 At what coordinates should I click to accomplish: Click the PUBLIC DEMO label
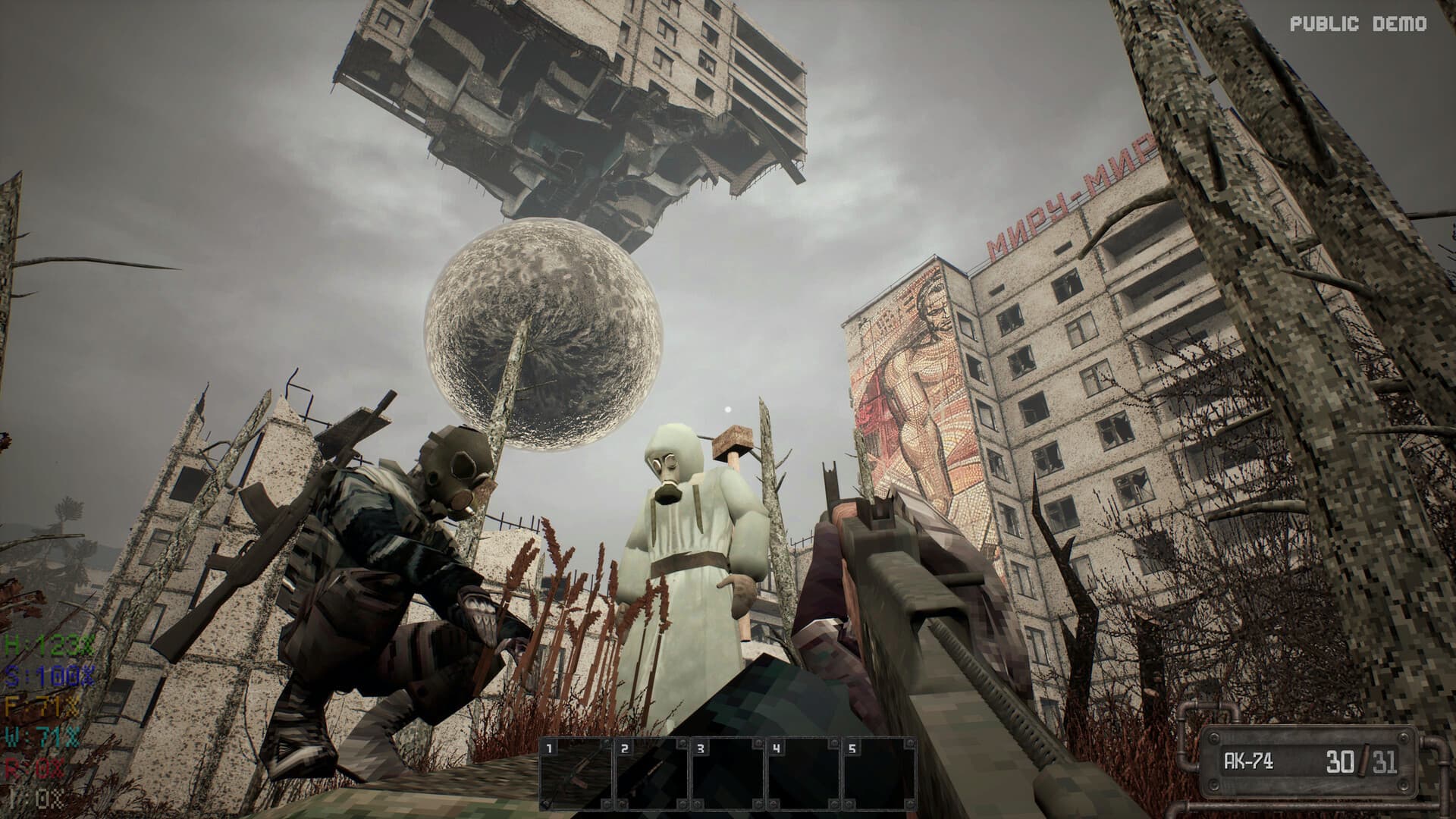[x=1360, y=24]
